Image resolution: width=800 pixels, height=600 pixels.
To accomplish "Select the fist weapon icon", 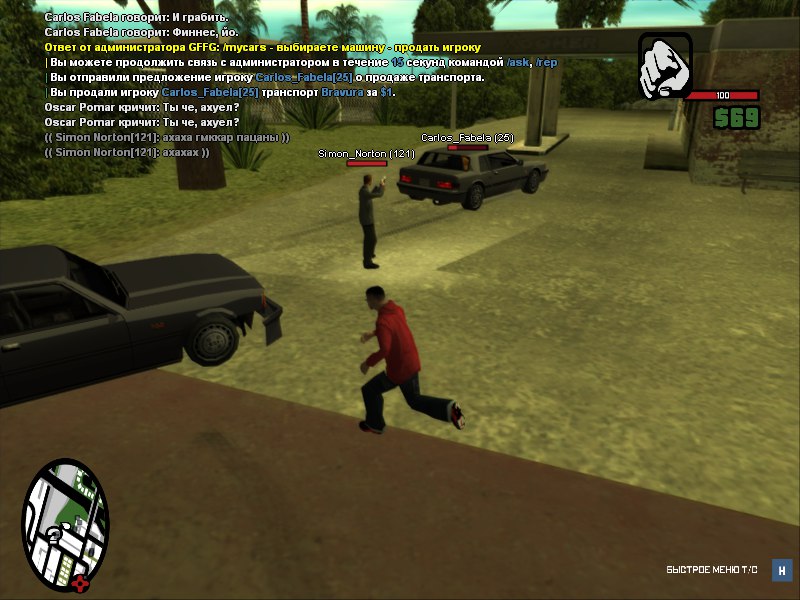I will pos(665,67).
